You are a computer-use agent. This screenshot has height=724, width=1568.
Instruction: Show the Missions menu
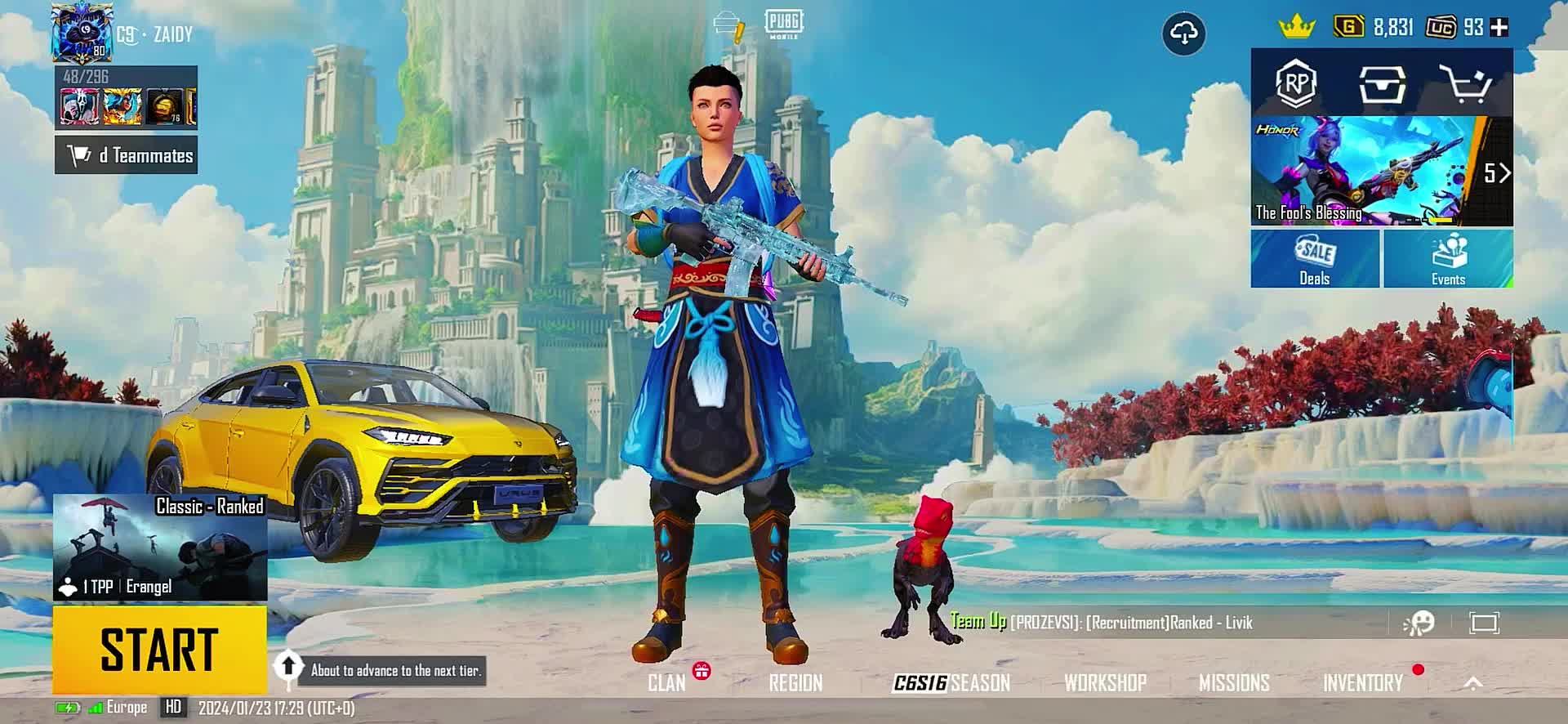pos(1234,683)
